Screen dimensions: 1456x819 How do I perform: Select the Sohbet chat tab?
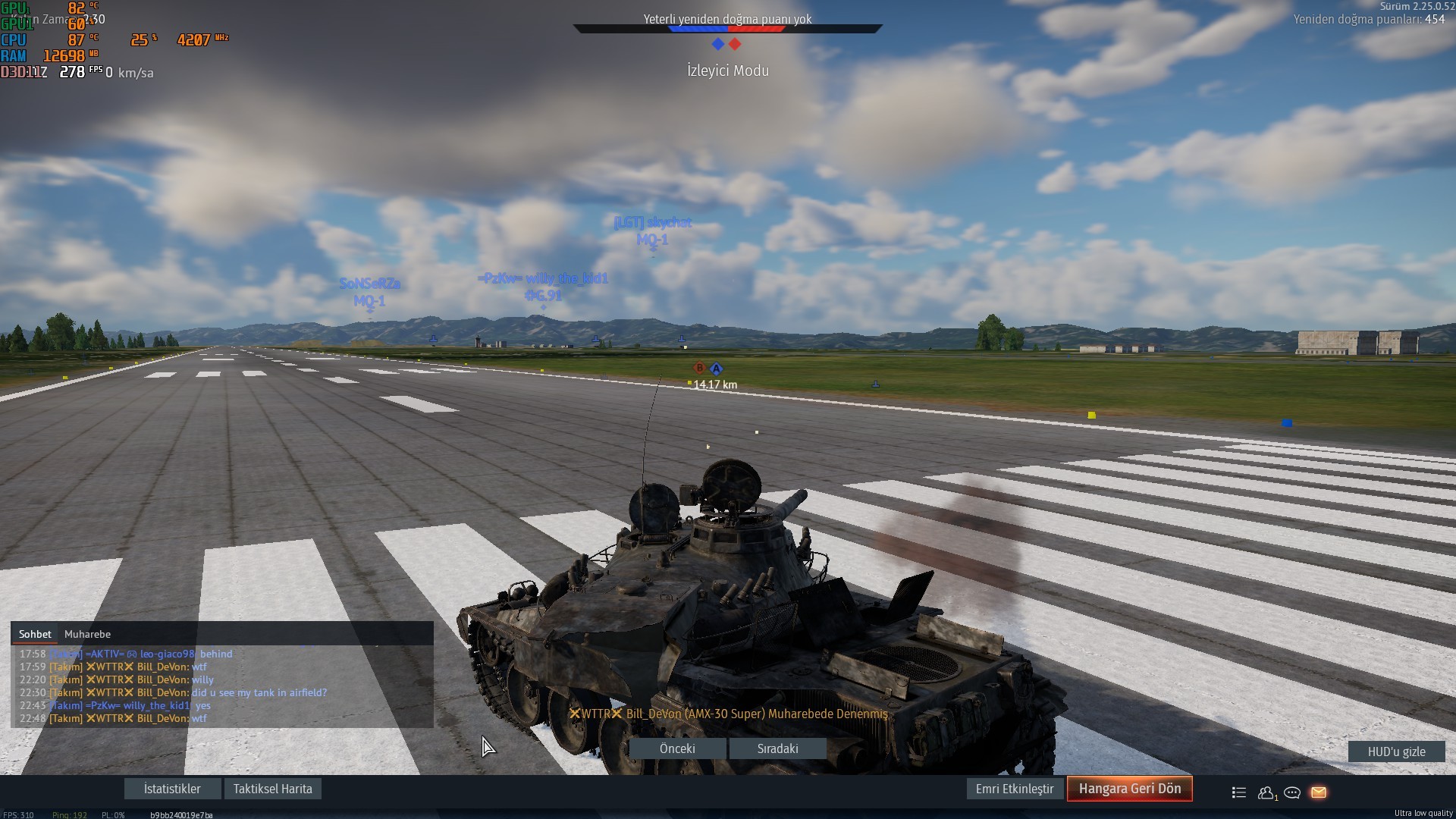click(35, 634)
